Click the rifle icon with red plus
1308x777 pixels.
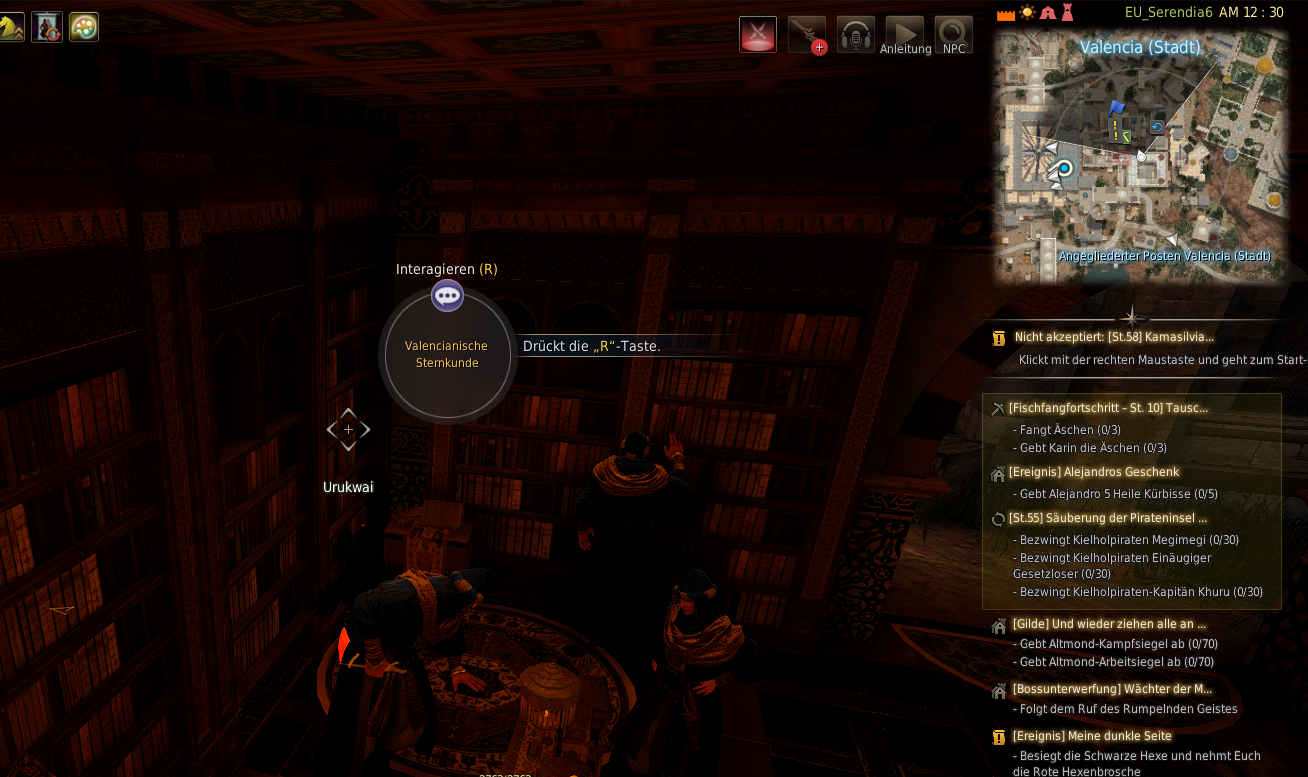pyautogui.click(x=807, y=35)
